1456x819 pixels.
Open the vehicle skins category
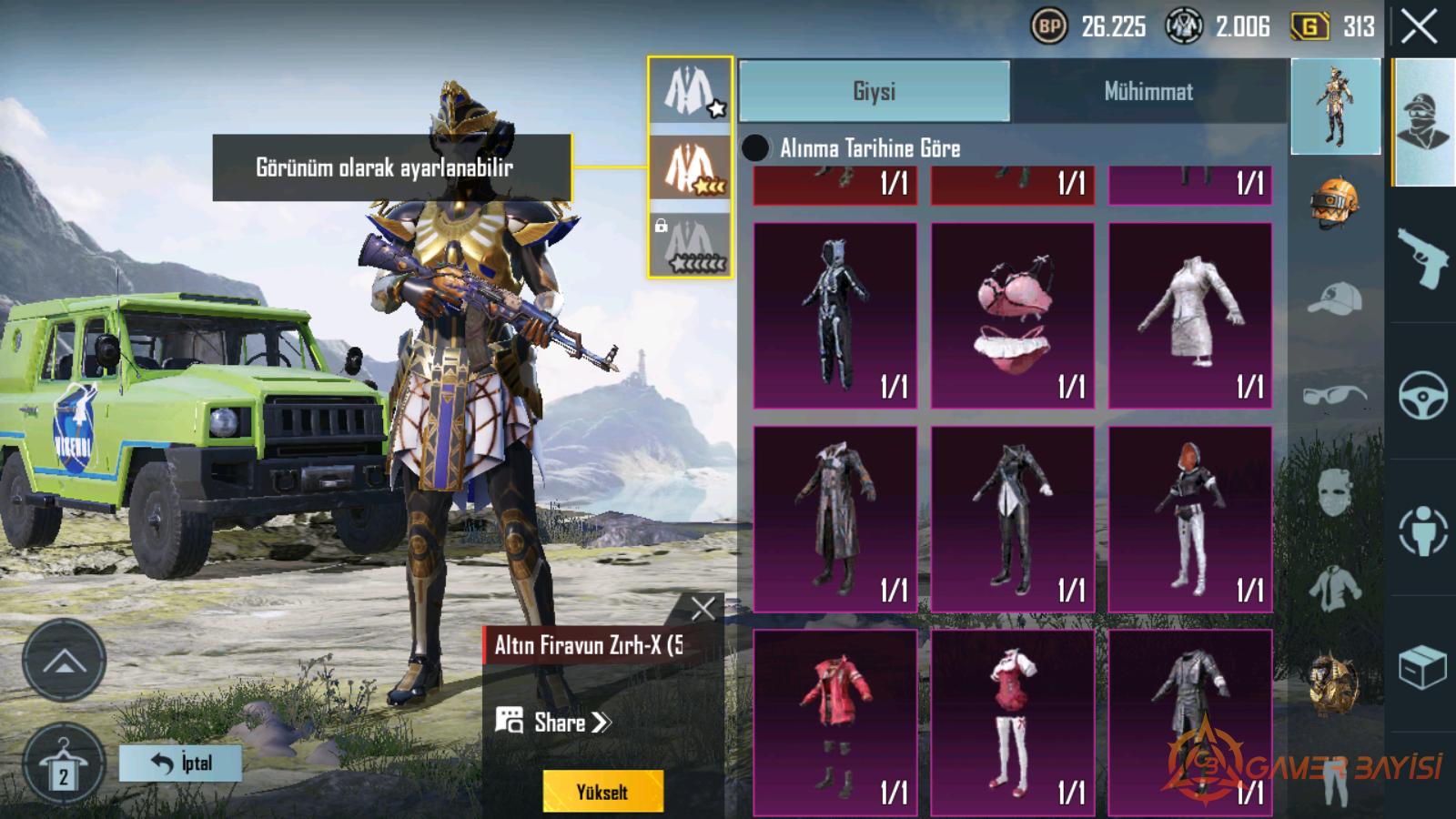(1422, 394)
